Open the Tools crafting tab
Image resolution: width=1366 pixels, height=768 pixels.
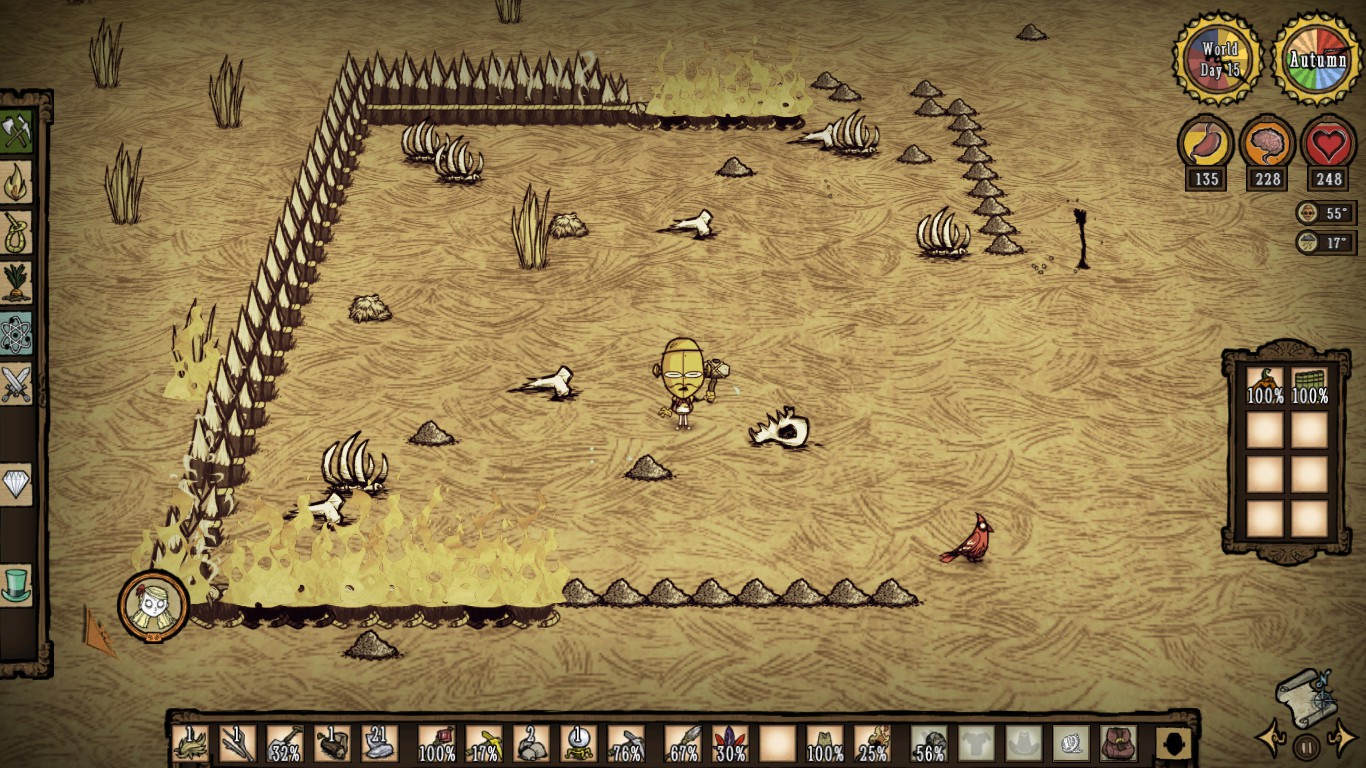pyautogui.click(x=16, y=131)
